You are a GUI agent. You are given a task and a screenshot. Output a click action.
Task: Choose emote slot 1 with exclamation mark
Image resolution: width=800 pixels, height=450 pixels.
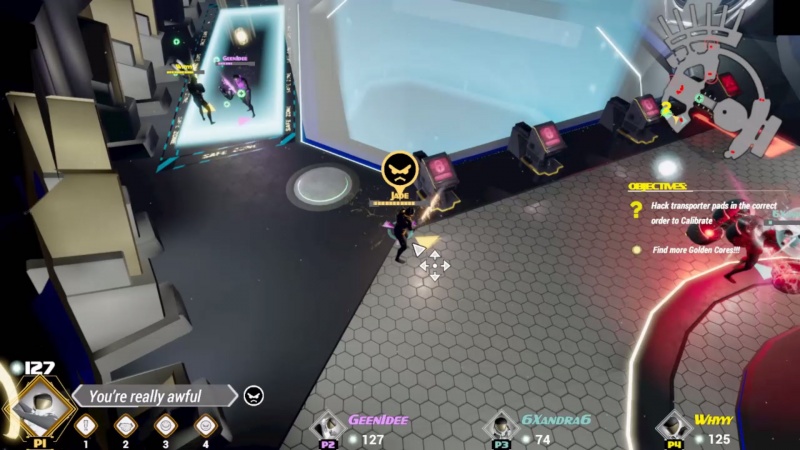(x=85, y=426)
